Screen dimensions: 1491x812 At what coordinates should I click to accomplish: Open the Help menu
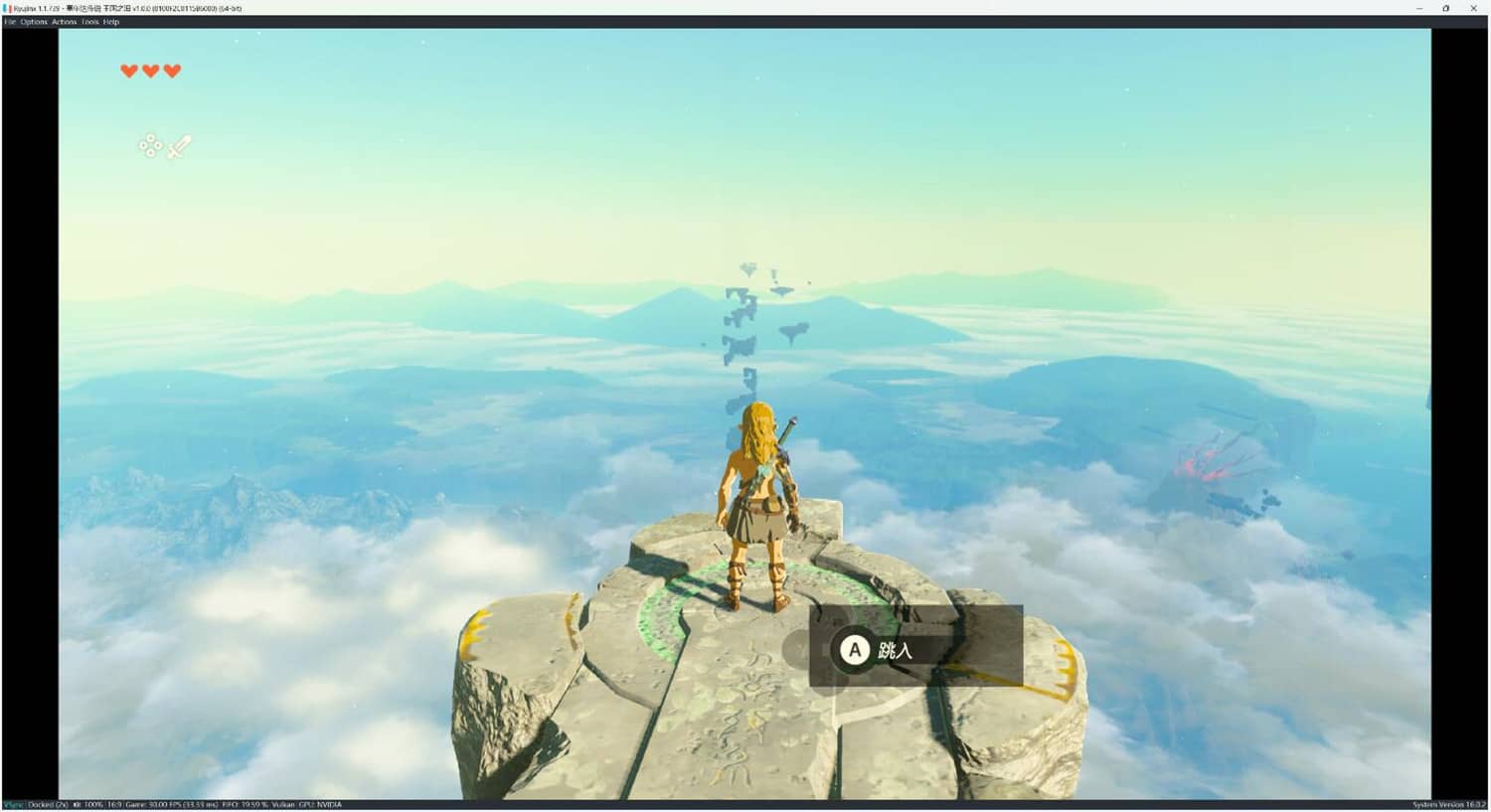(x=111, y=21)
